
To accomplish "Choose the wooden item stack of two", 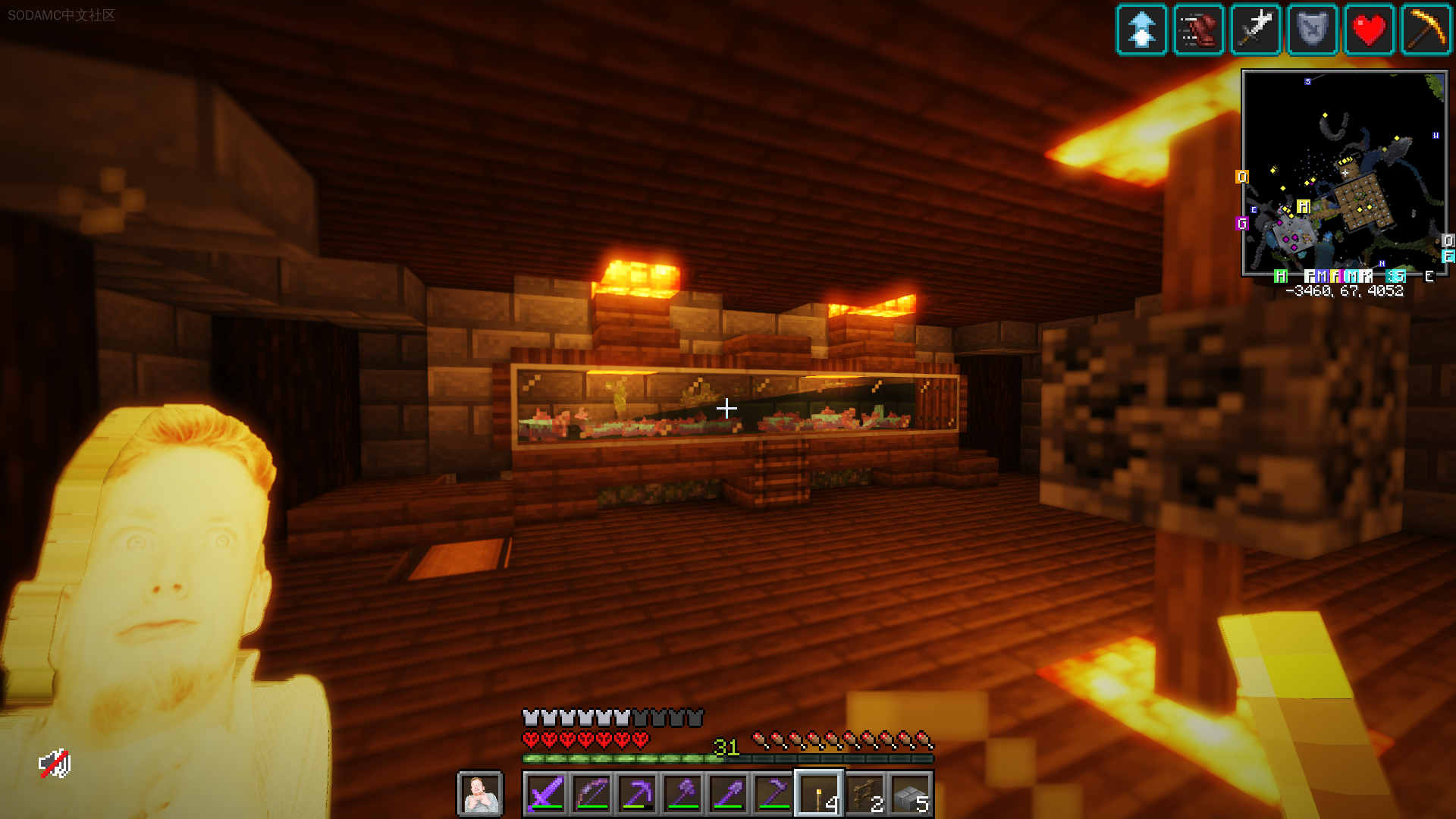I will point(865,794).
